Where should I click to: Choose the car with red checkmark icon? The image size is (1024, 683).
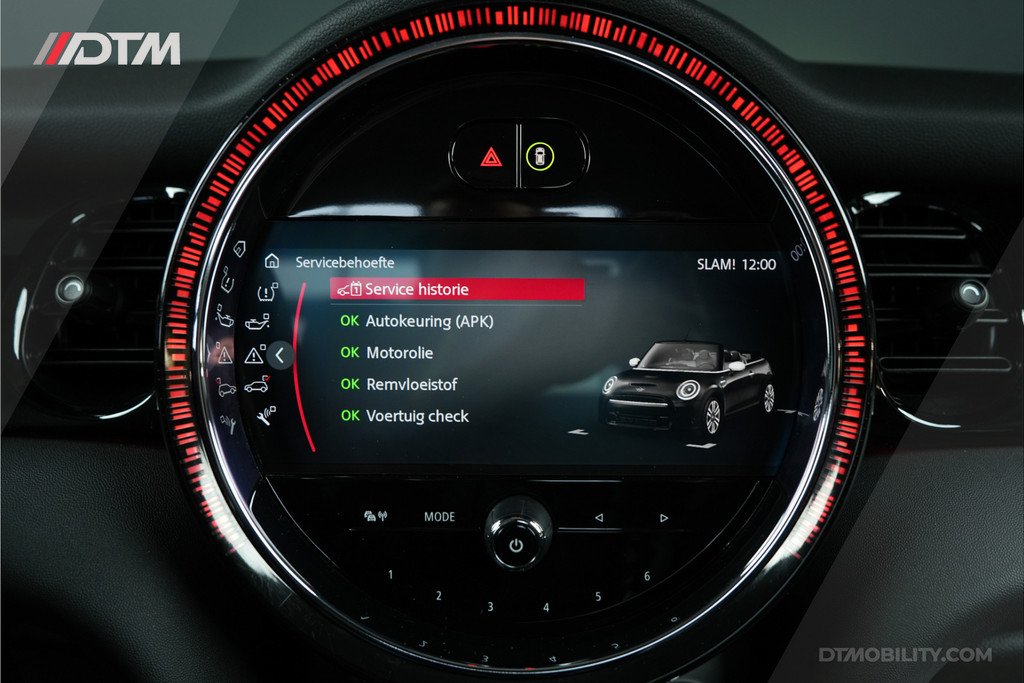256,386
